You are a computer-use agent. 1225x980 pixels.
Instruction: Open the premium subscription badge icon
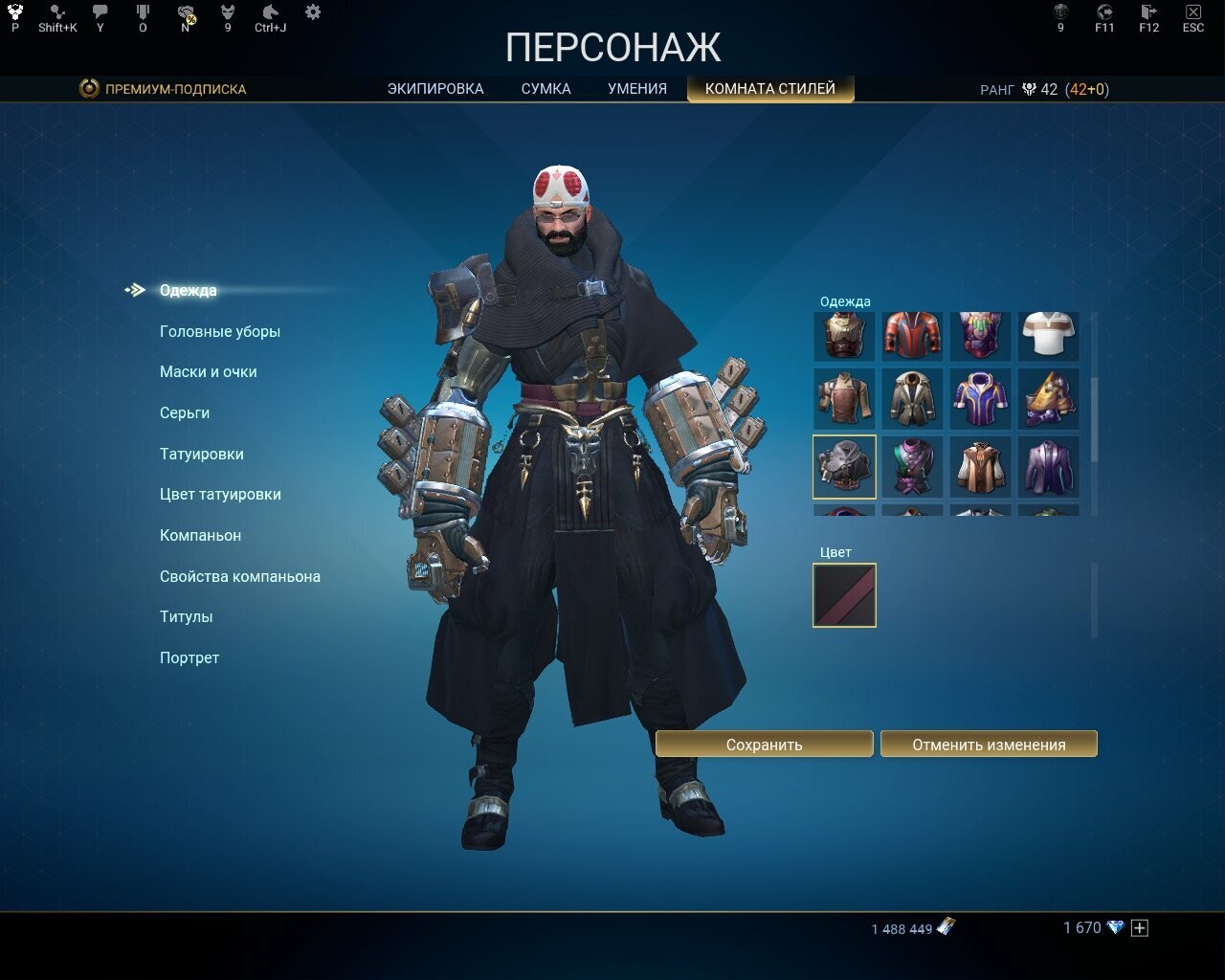87,88
